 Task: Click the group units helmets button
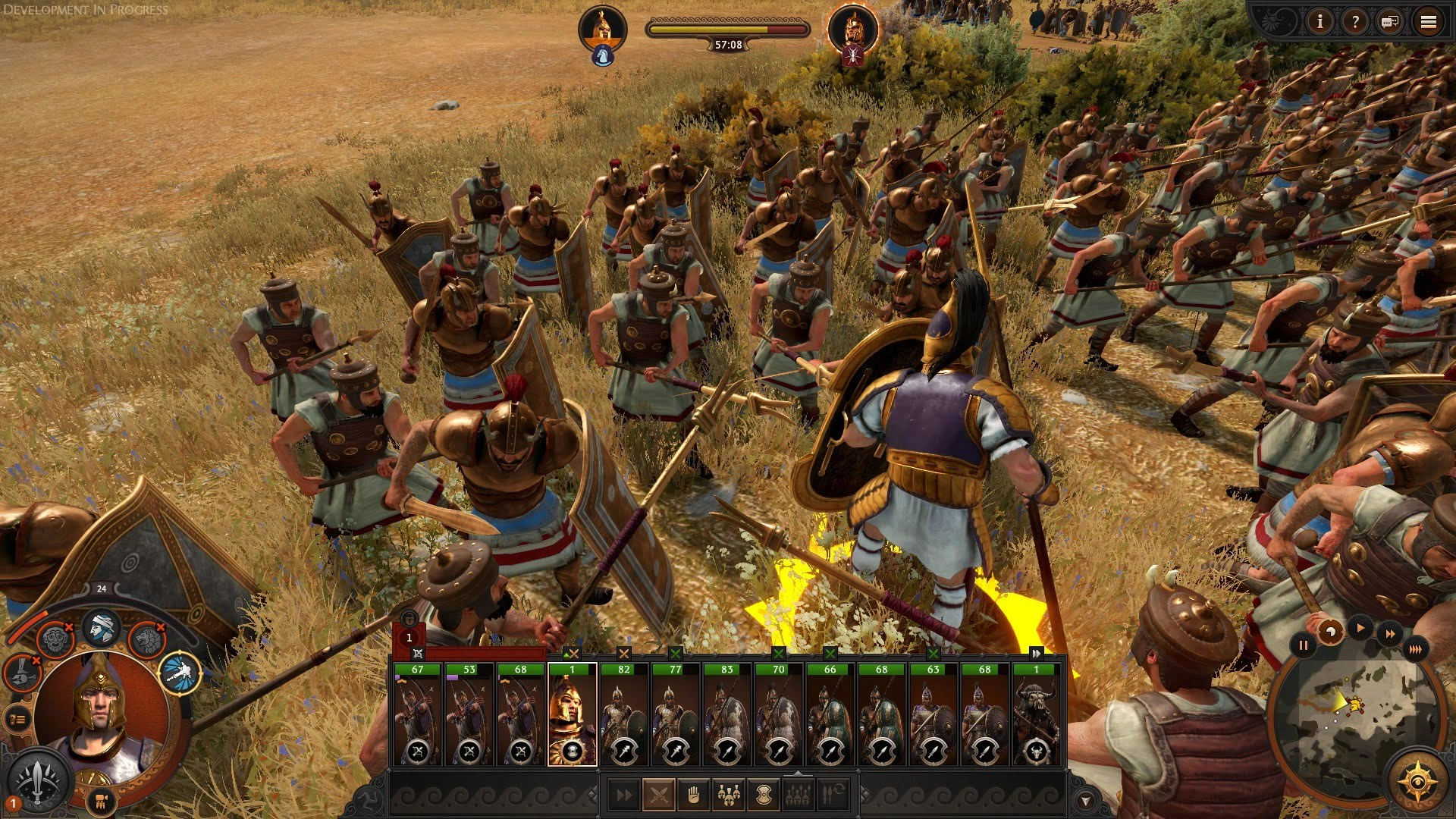pos(728,794)
